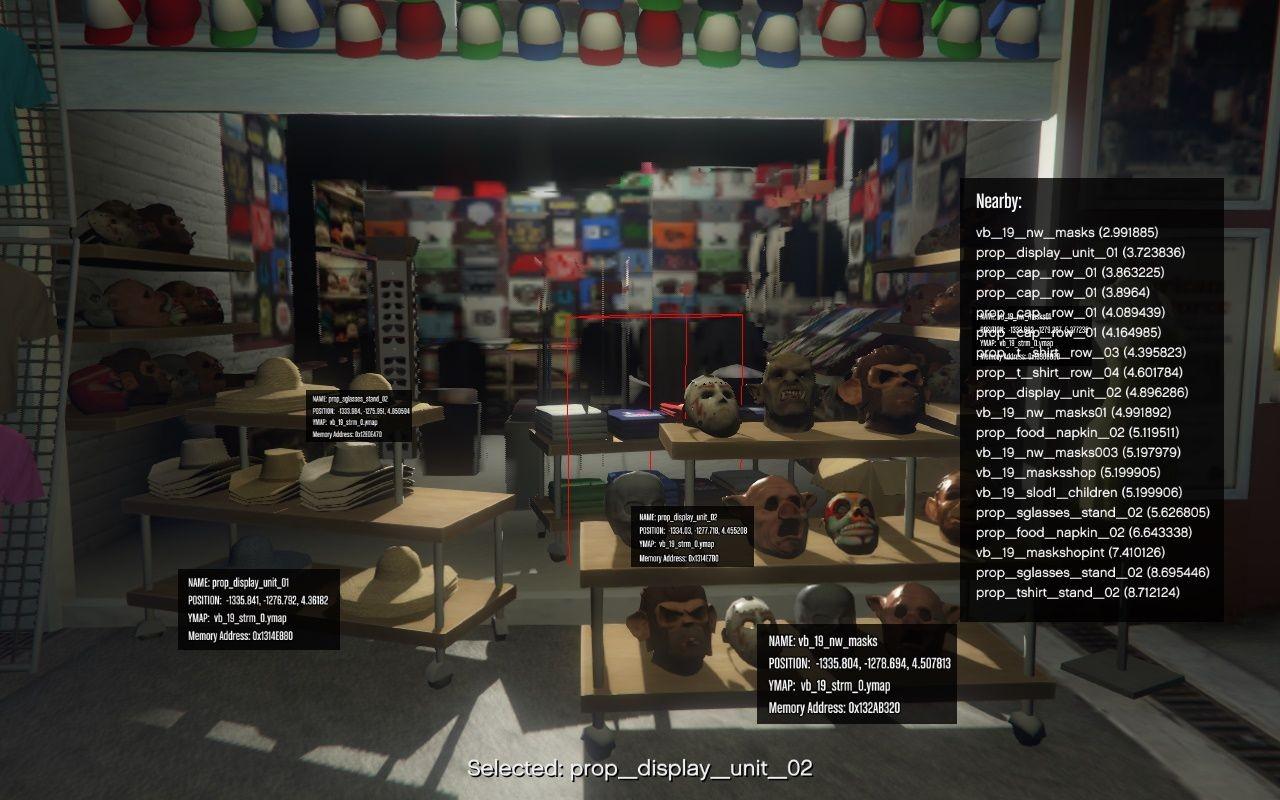Choose prop_display_unit_01 in the Nearby list
This screenshot has width=1280, height=800.
pos(1080,252)
